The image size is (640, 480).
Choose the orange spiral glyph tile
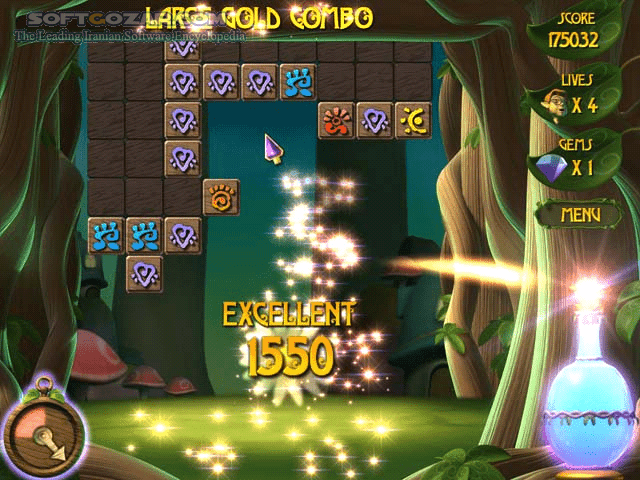221,197
